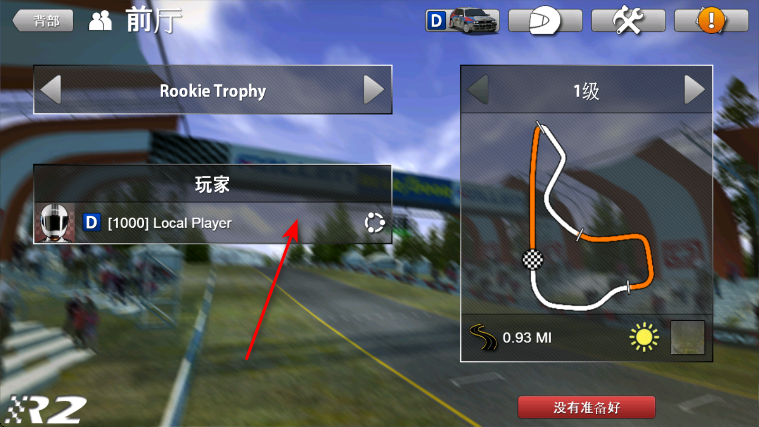Click the orange exclamation alert button
Viewport: 759px width, 427px height.
click(x=710, y=20)
